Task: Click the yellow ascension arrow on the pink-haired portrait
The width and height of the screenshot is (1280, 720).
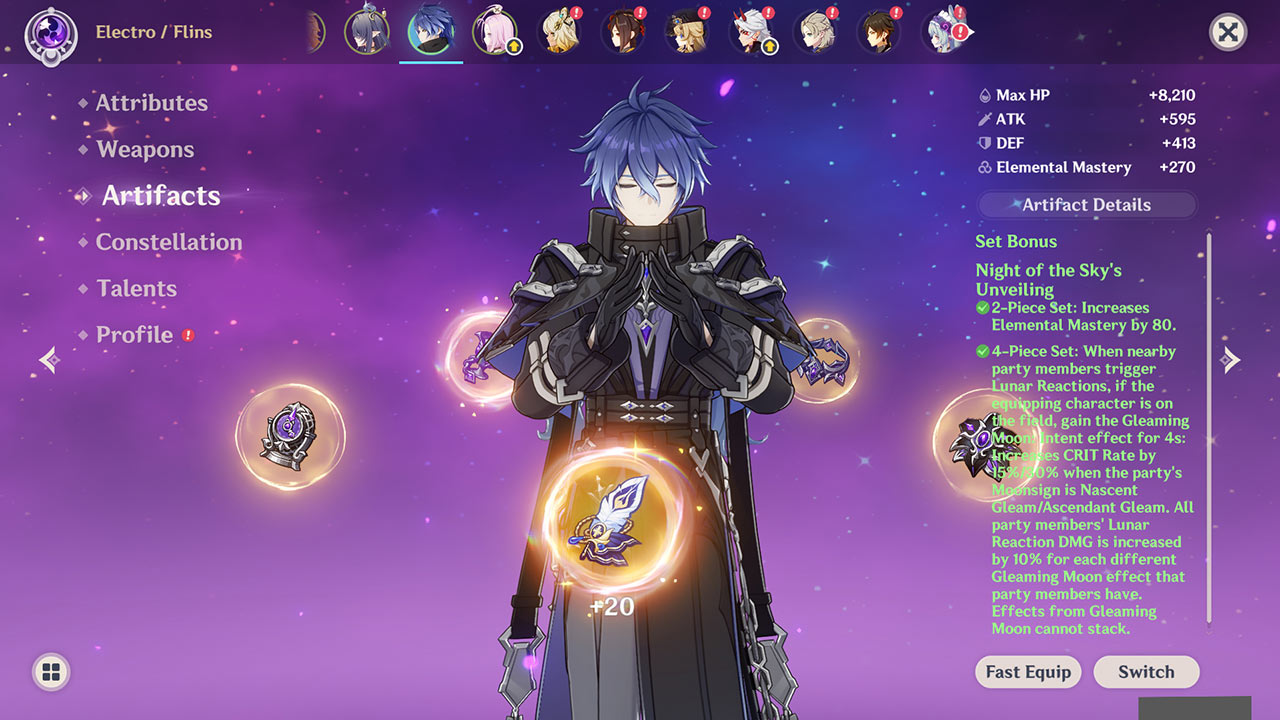Action: tap(512, 46)
